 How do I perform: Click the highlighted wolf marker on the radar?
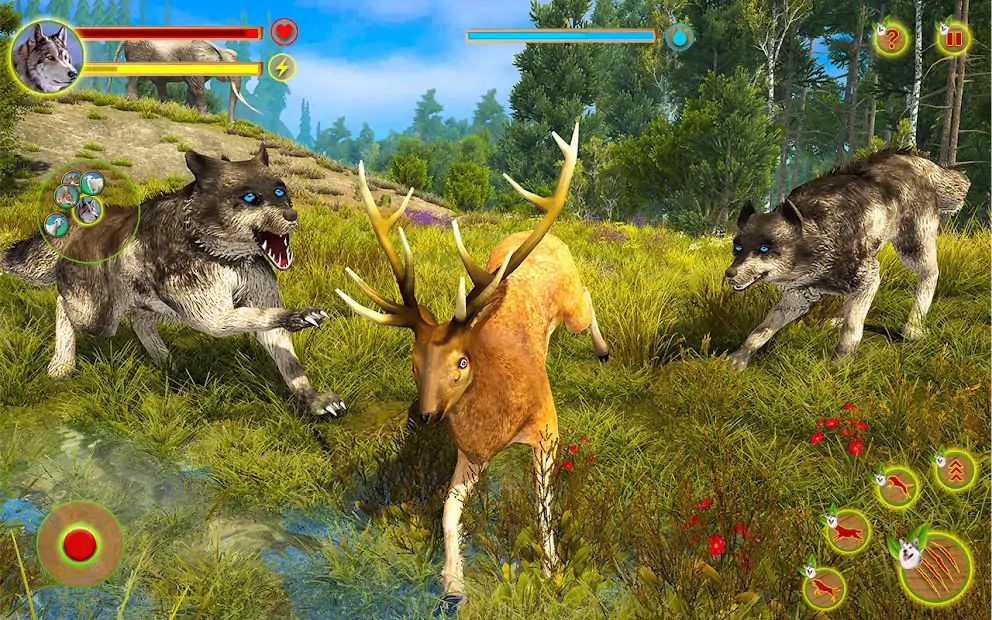point(89,210)
